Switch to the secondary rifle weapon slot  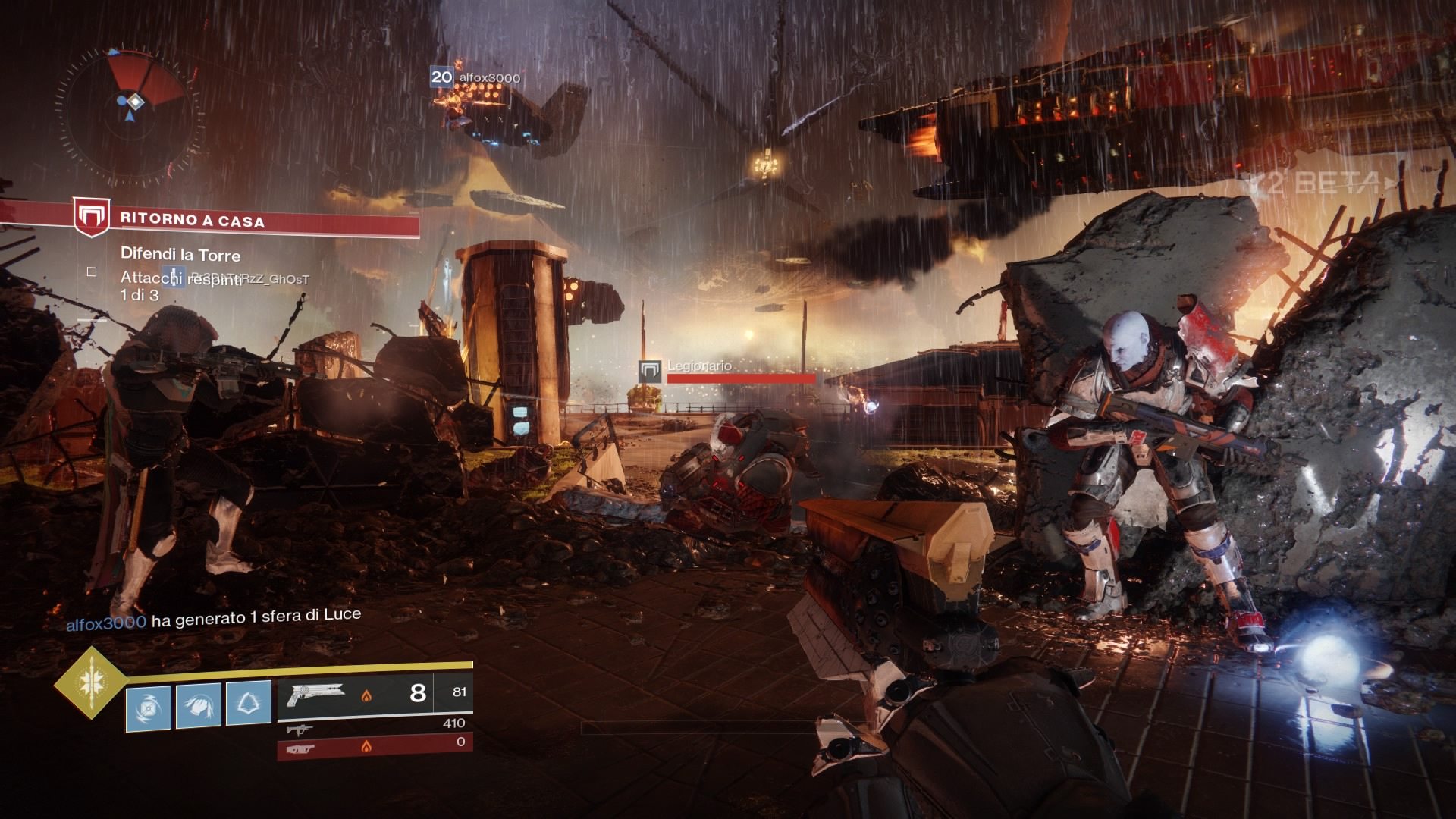(x=375, y=728)
